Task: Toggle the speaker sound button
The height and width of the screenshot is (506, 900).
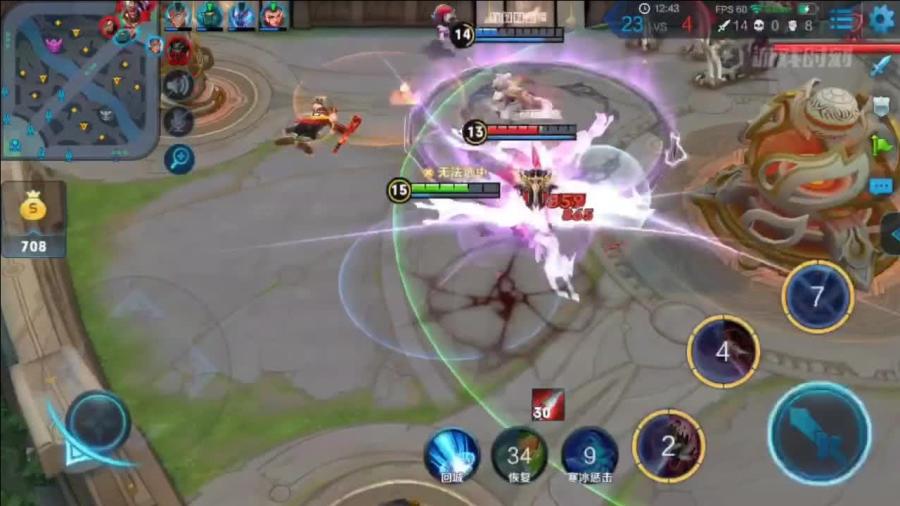Action: coord(178,86)
